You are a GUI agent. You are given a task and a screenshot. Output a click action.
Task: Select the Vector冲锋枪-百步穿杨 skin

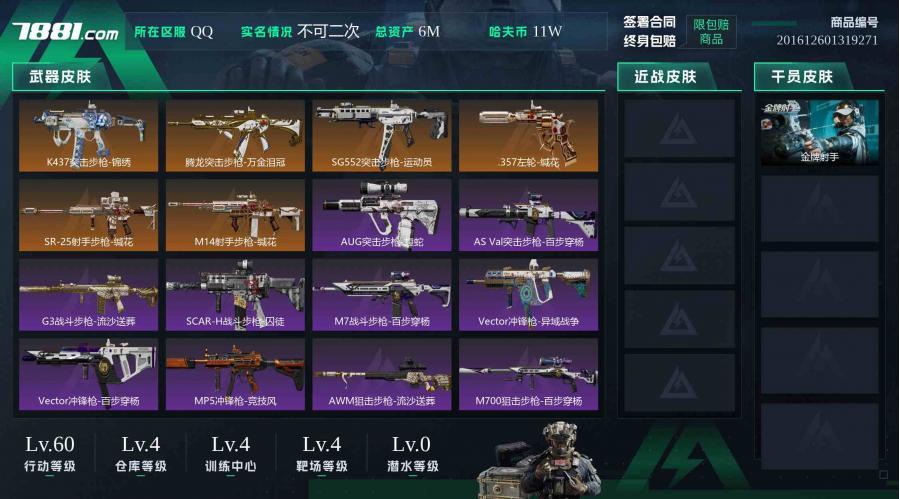click(x=88, y=374)
